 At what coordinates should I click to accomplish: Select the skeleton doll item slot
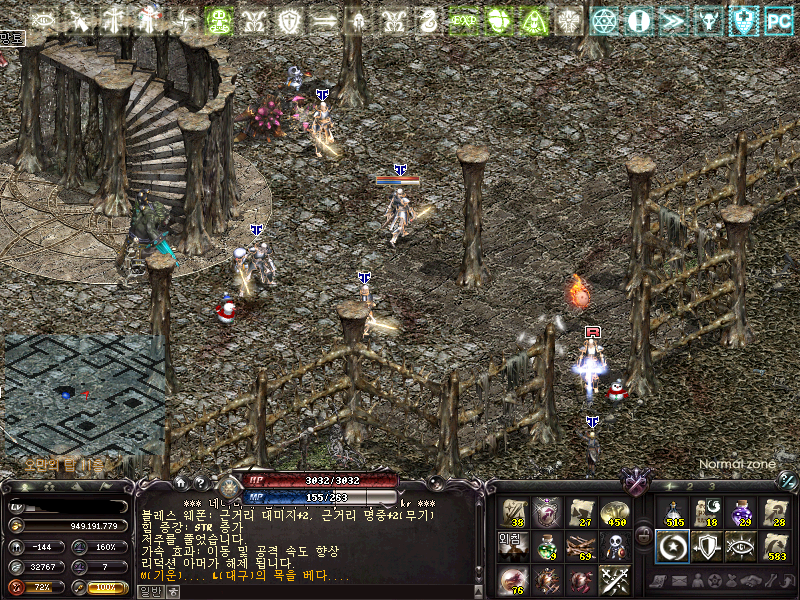pos(614,546)
